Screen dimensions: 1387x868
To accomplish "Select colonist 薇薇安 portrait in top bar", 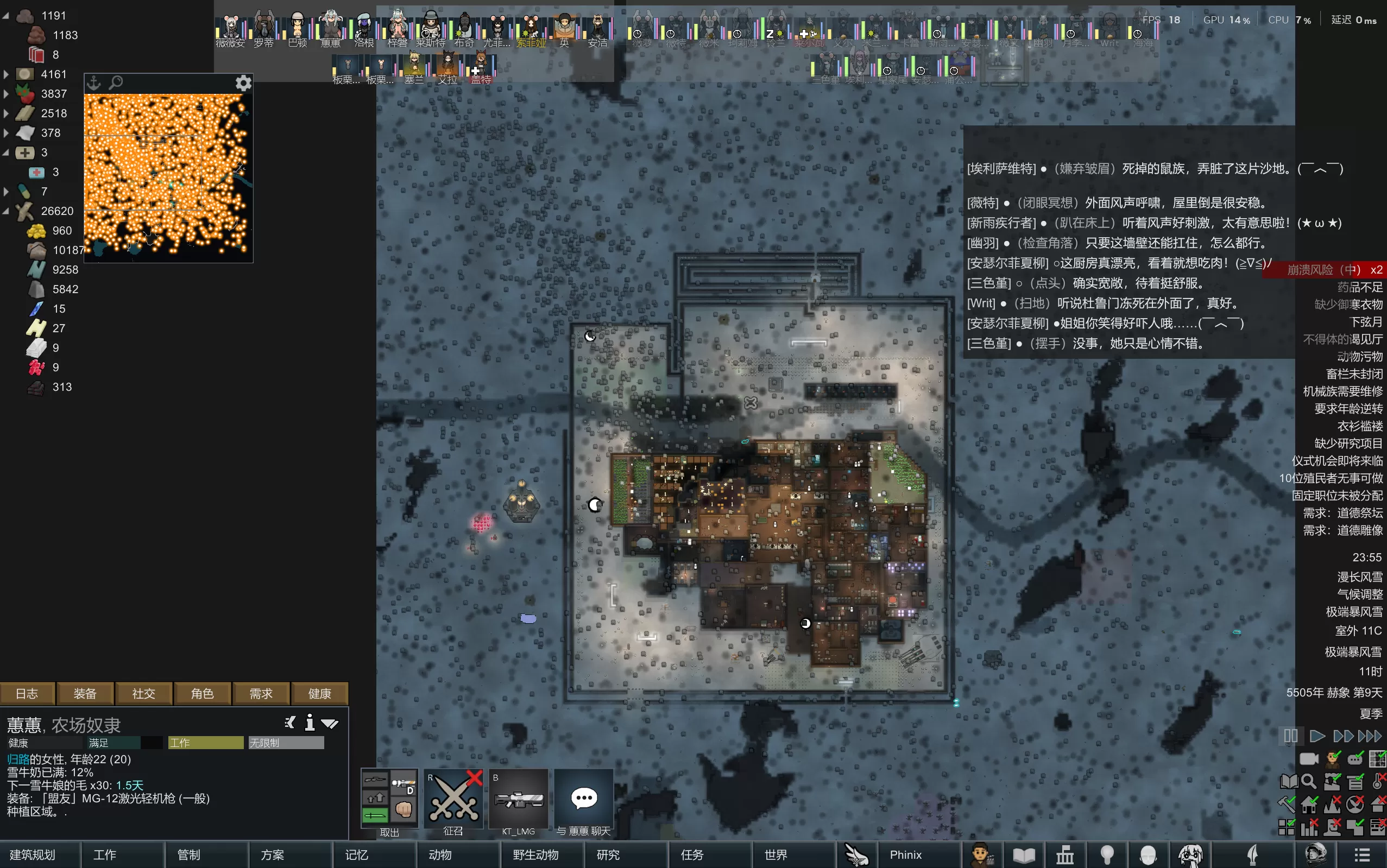I will (x=231, y=30).
